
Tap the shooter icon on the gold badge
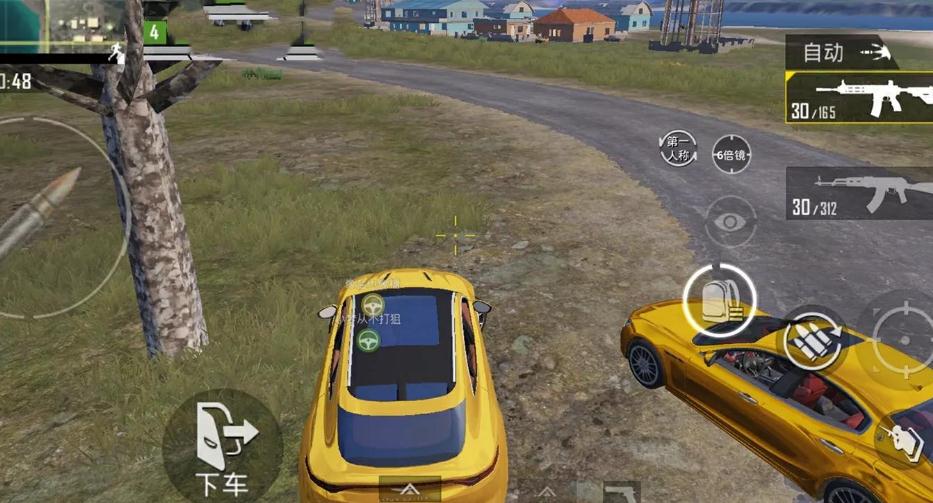click(x=903, y=441)
